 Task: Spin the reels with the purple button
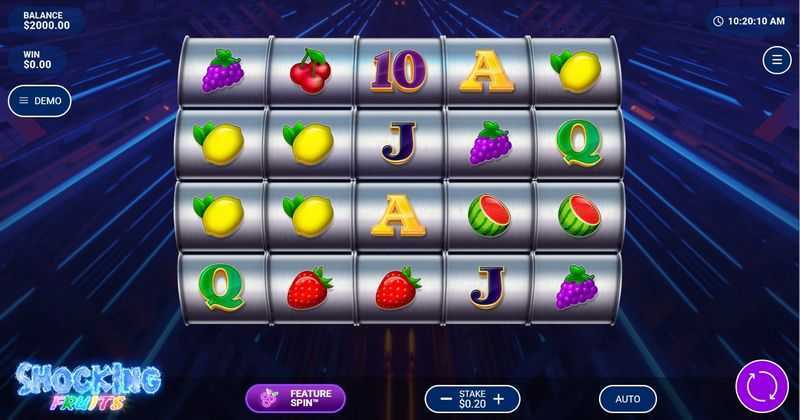pos(761,387)
